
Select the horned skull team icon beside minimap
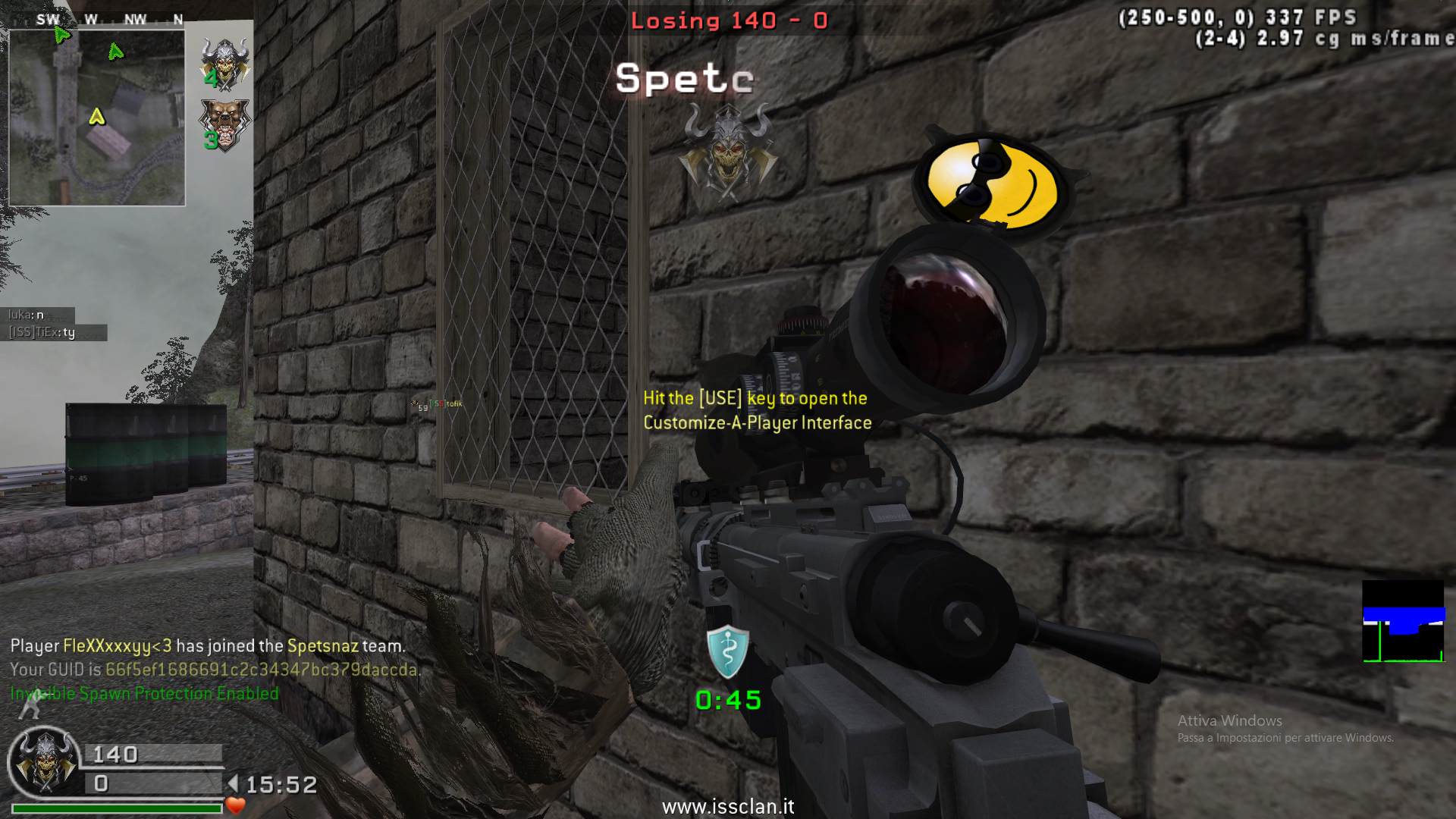click(x=224, y=64)
